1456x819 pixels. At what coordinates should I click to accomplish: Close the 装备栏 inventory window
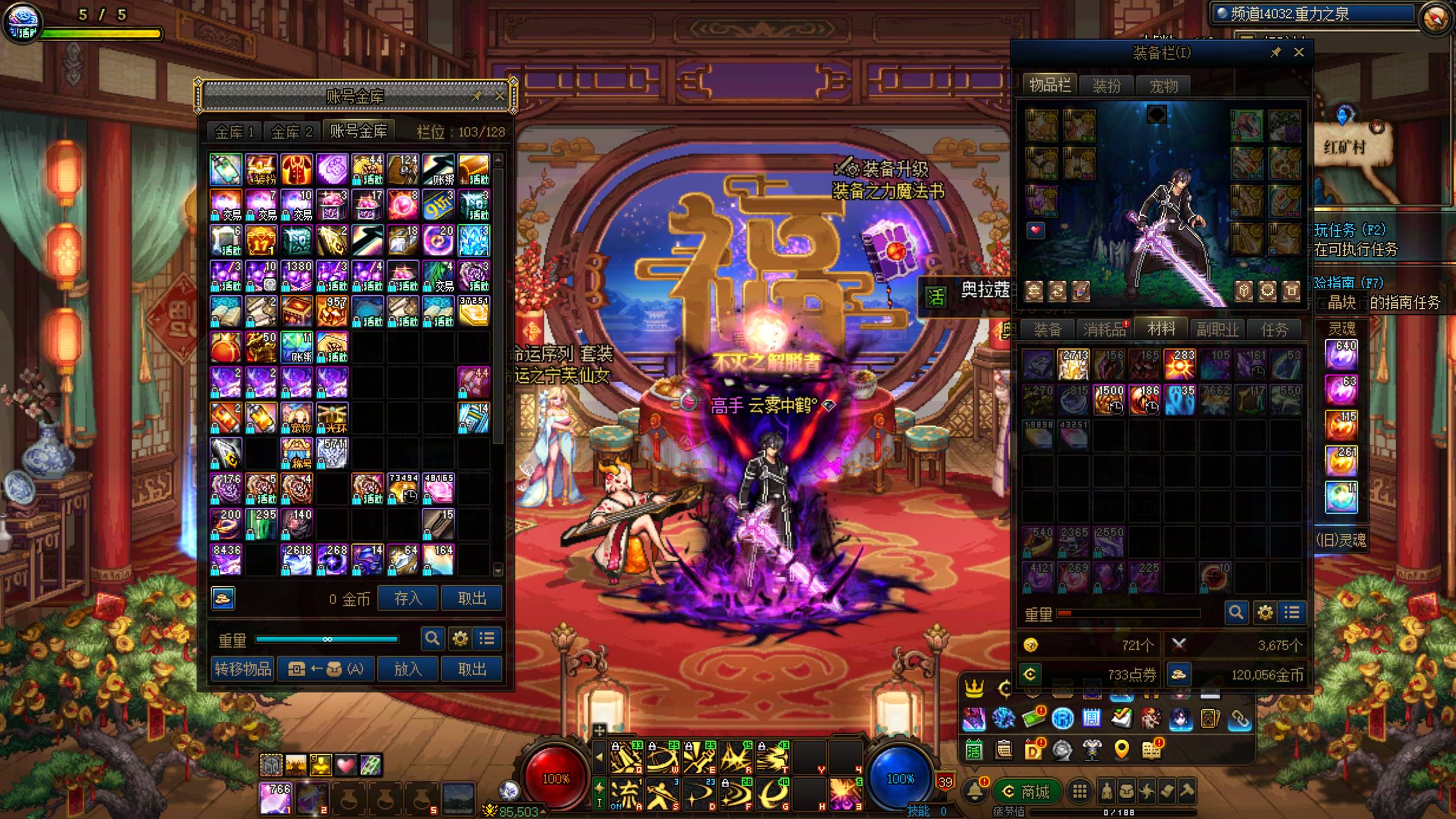[x=1299, y=53]
